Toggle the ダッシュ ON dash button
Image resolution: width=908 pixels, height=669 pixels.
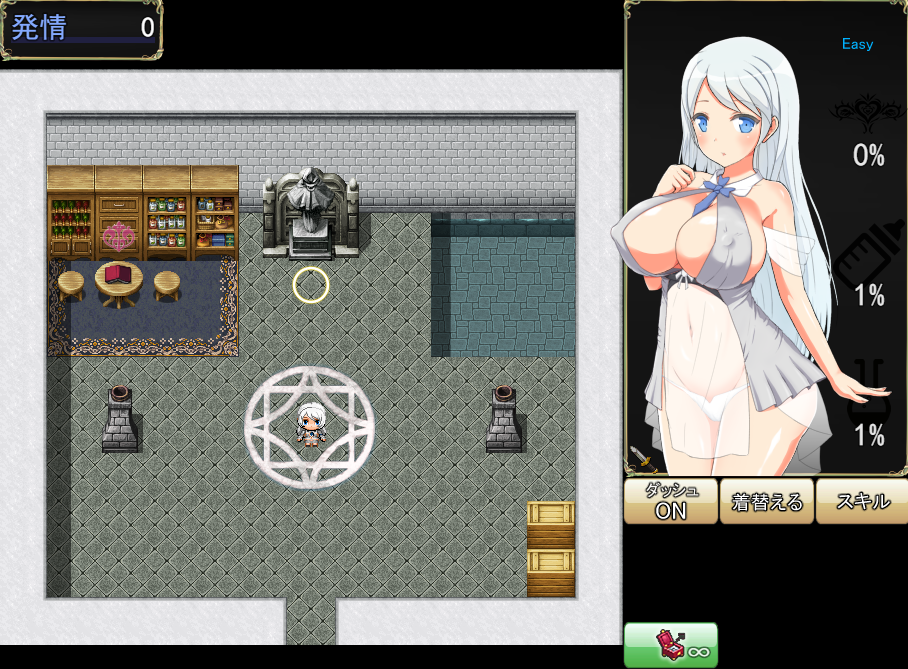click(671, 501)
